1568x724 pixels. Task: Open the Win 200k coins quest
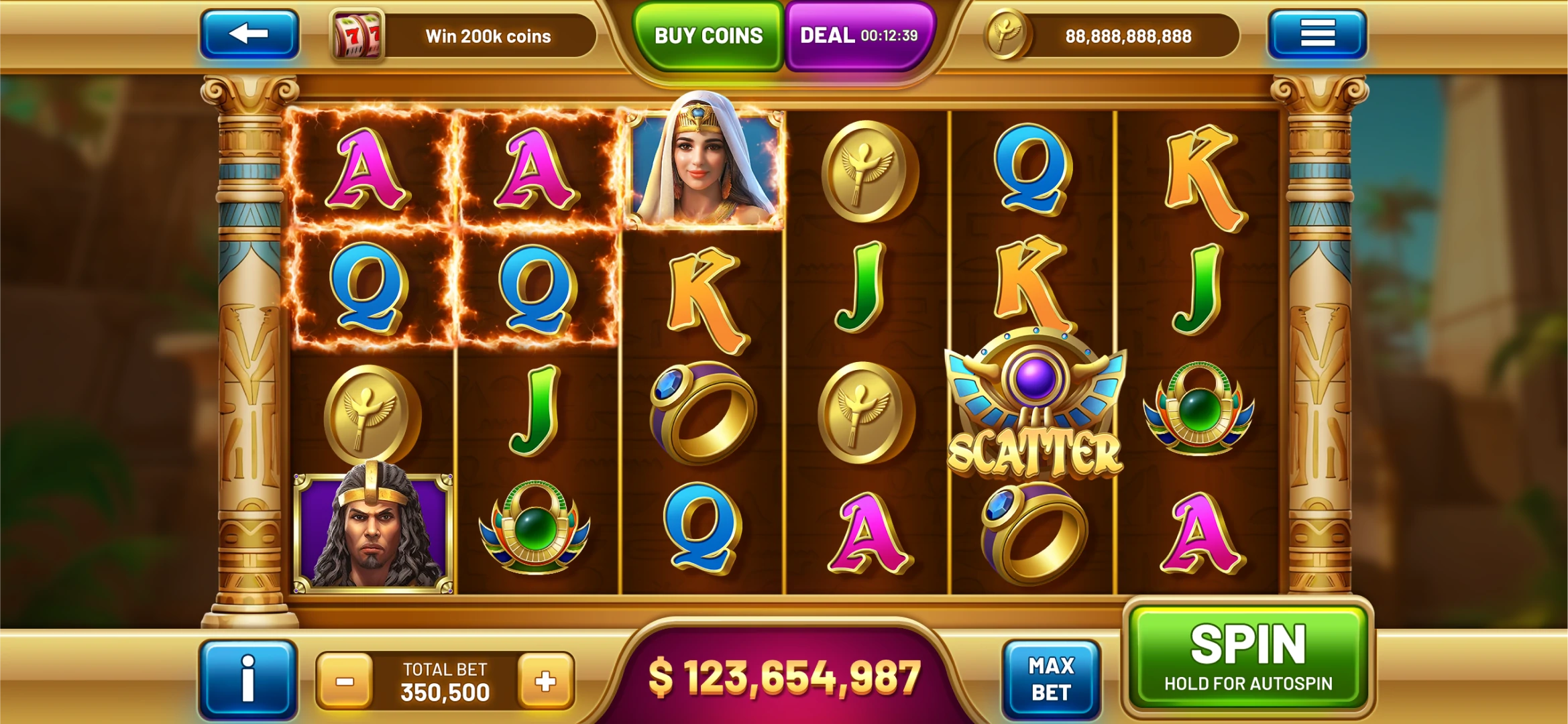[x=488, y=36]
